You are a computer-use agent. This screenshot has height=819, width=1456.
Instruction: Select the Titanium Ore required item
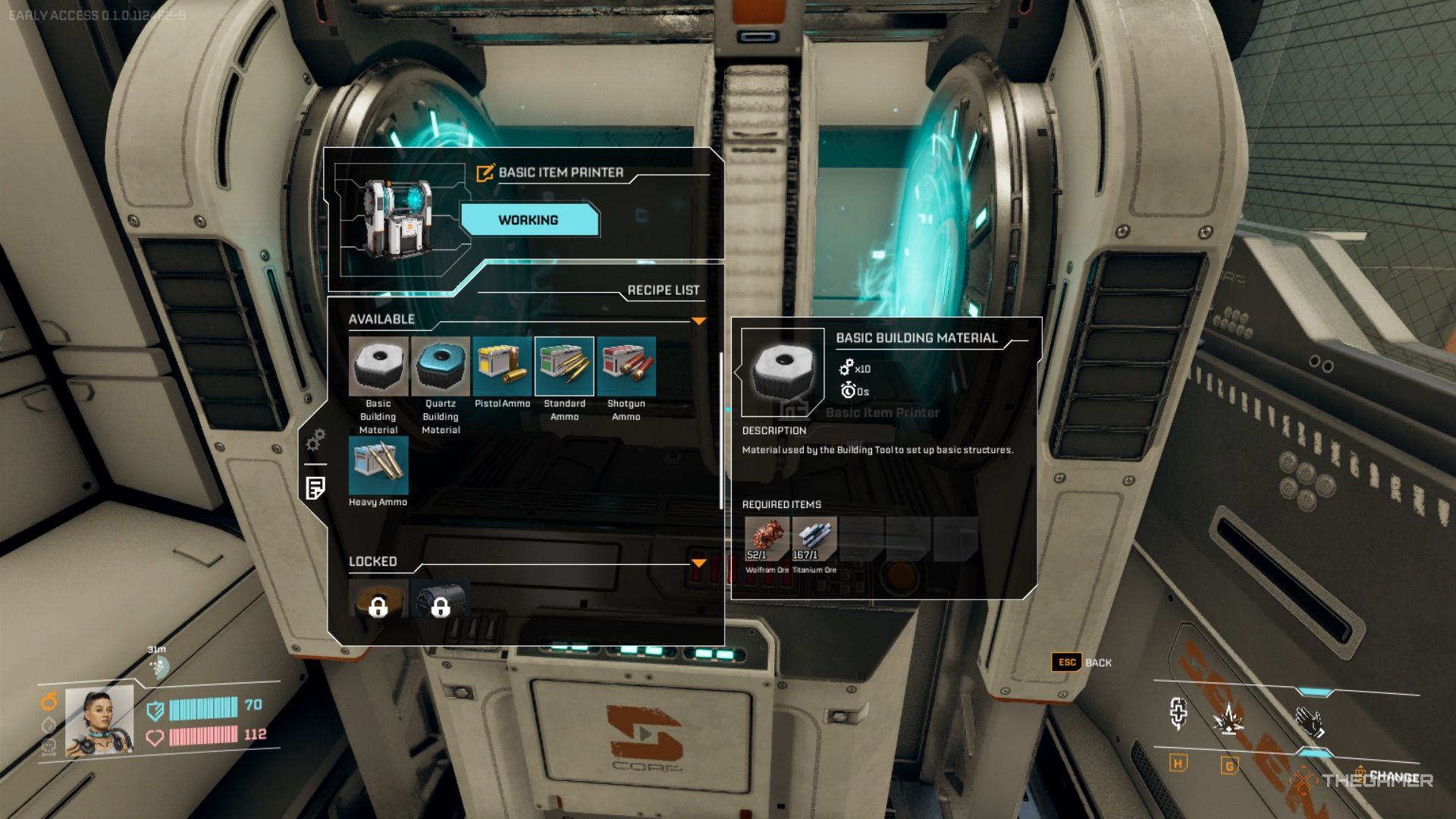click(x=814, y=538)
